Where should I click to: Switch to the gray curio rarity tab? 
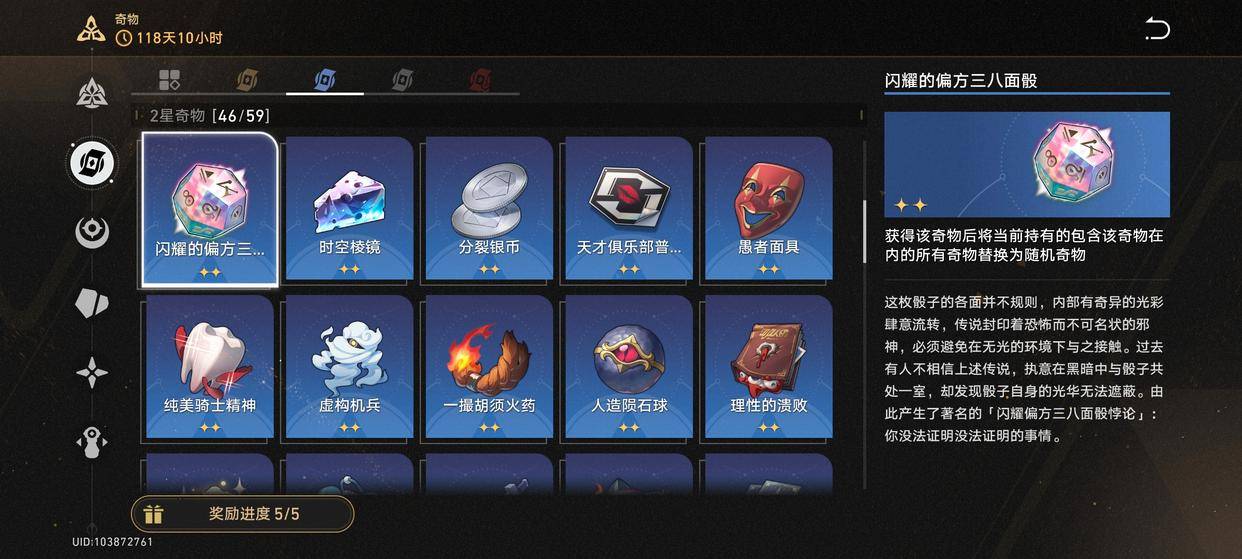coord(402,79)
